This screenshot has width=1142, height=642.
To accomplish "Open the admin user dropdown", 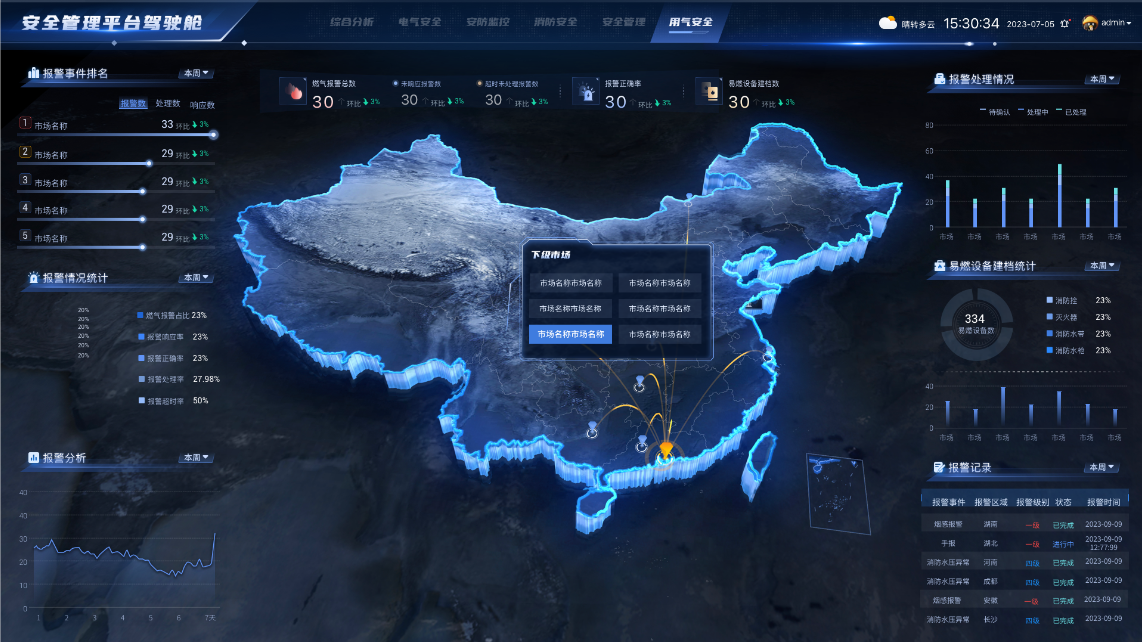I will (1107, 23).
